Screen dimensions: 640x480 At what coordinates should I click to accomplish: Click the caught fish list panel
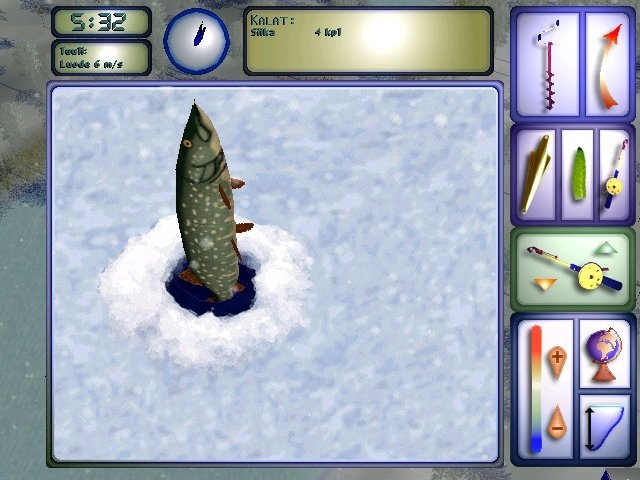[367, 42]
